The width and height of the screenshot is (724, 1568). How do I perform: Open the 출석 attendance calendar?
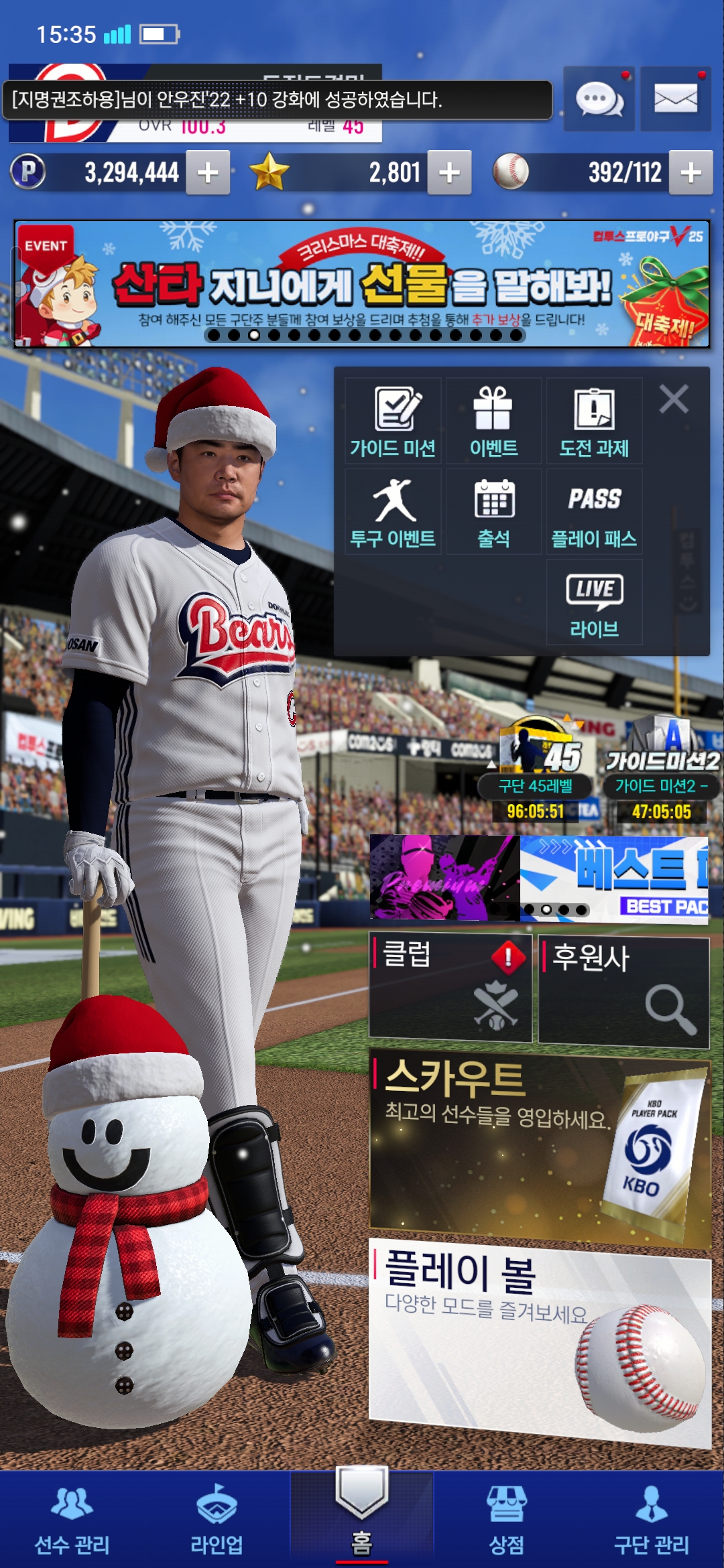[493, 512]
